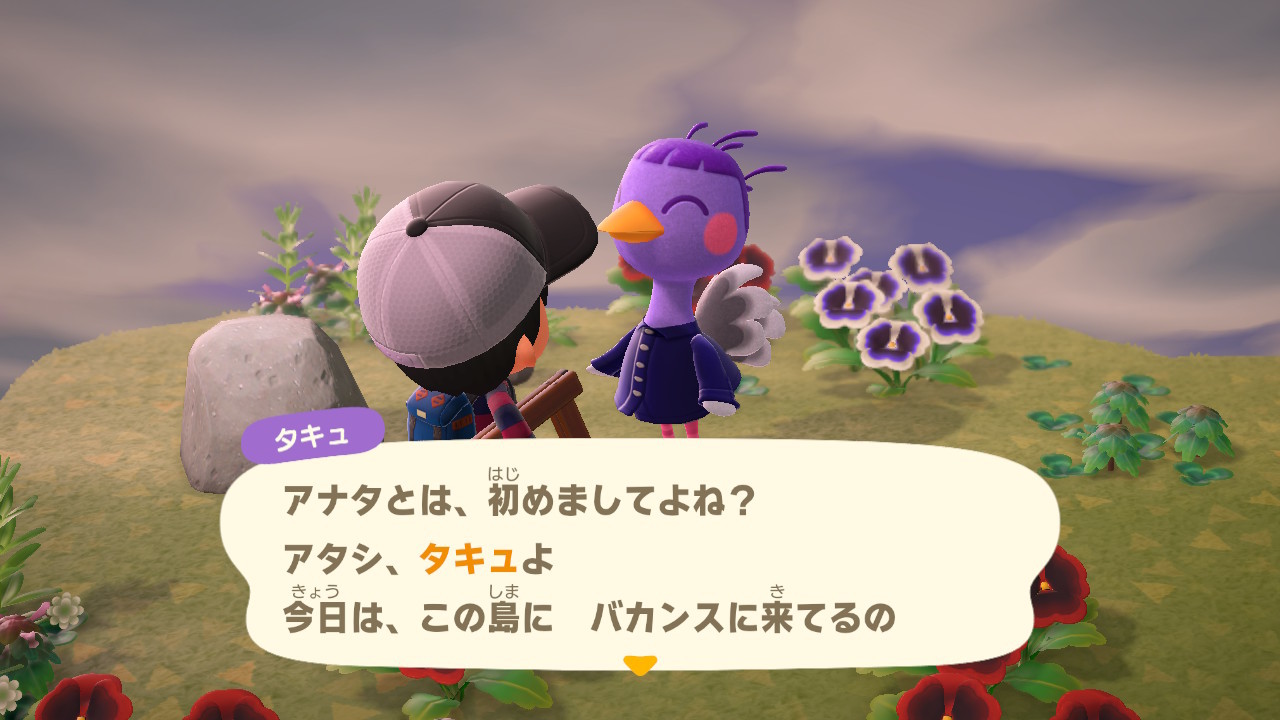Click the dialogue text bubble

[640, 555]
